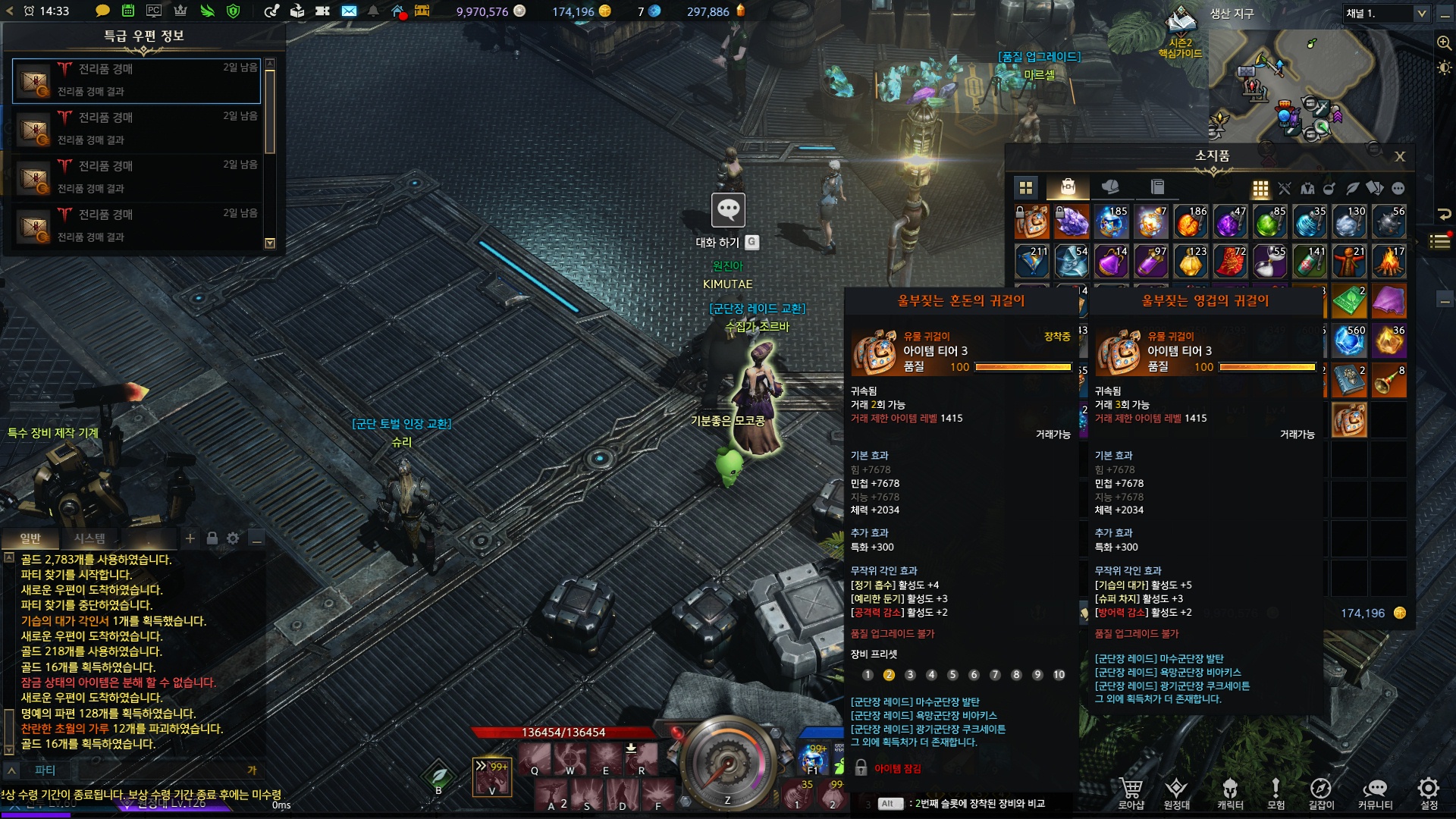1456x819 pixels.
Task: Open chat settings gear icon
Action: coord(233,538)
